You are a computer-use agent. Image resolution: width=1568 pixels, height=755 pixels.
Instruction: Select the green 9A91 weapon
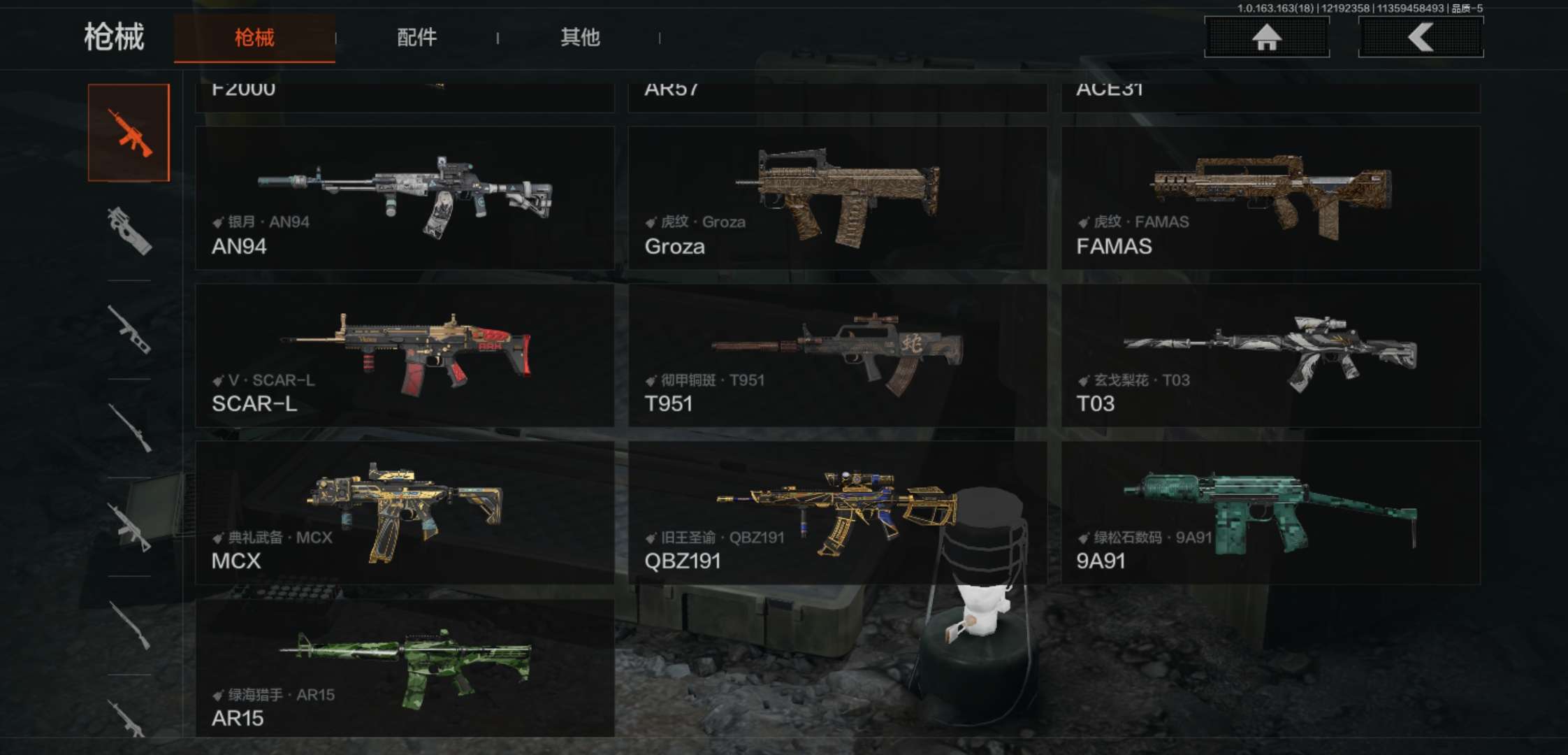pos(1270,513)
